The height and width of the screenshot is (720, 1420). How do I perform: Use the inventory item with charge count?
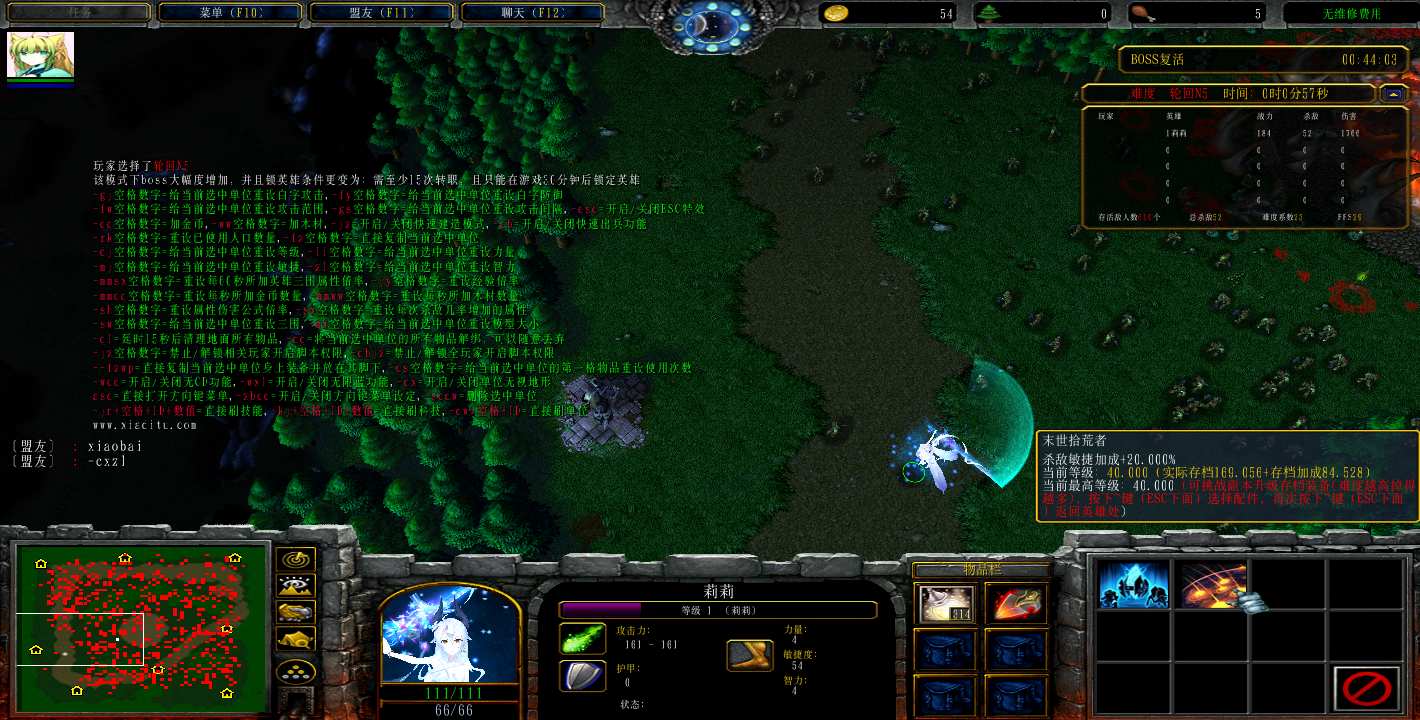pos(946,604)
